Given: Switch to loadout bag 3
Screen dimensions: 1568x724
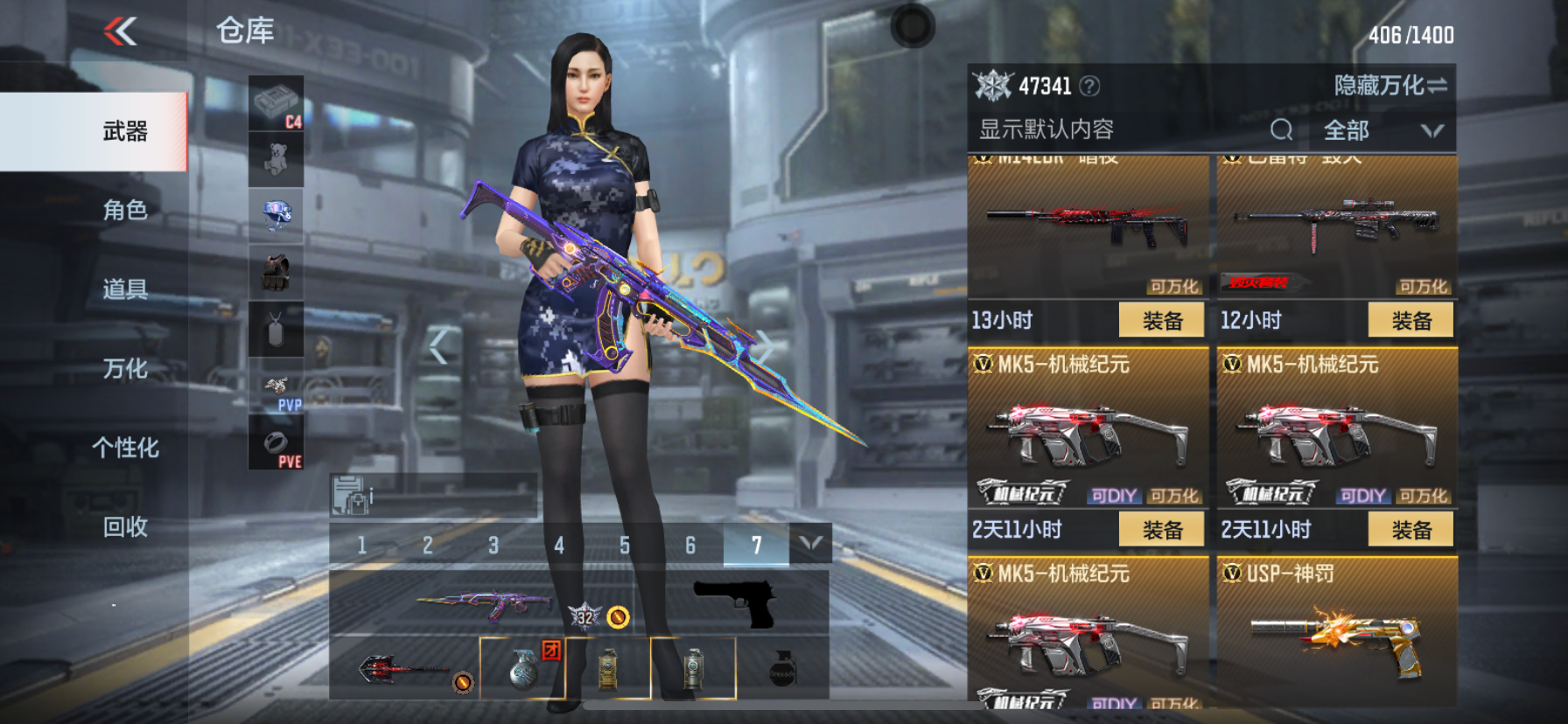Looking at the screenshot, I should [493, 546].
